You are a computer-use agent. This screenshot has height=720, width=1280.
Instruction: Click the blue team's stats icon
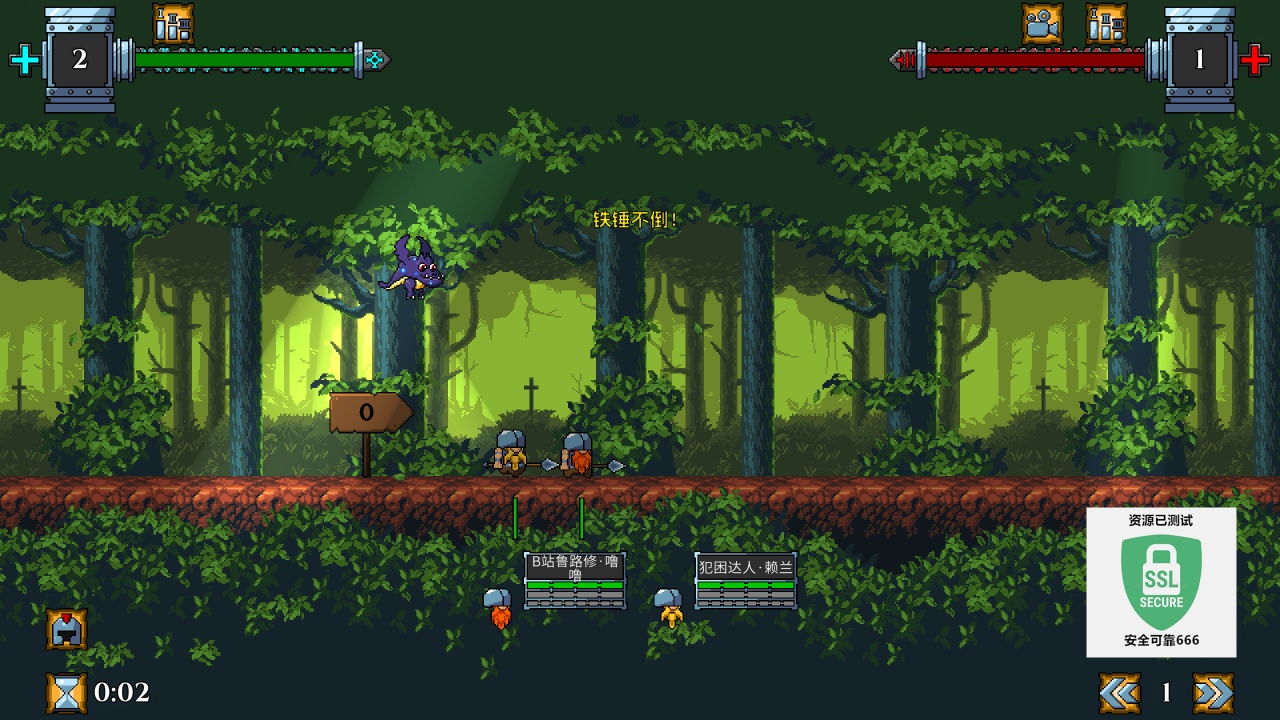pos(173,24)
